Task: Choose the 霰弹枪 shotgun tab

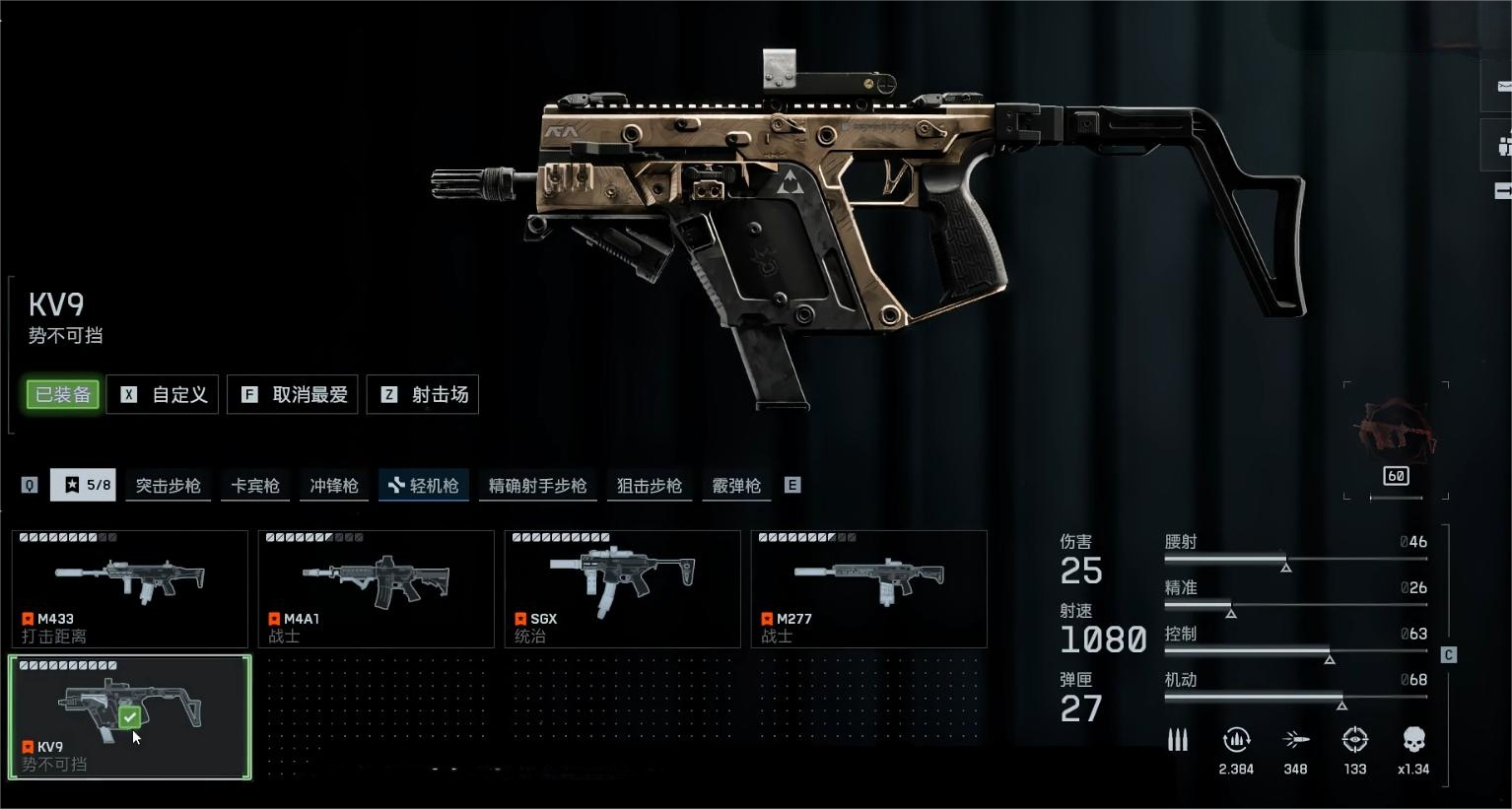Action: tap(736, 486)
